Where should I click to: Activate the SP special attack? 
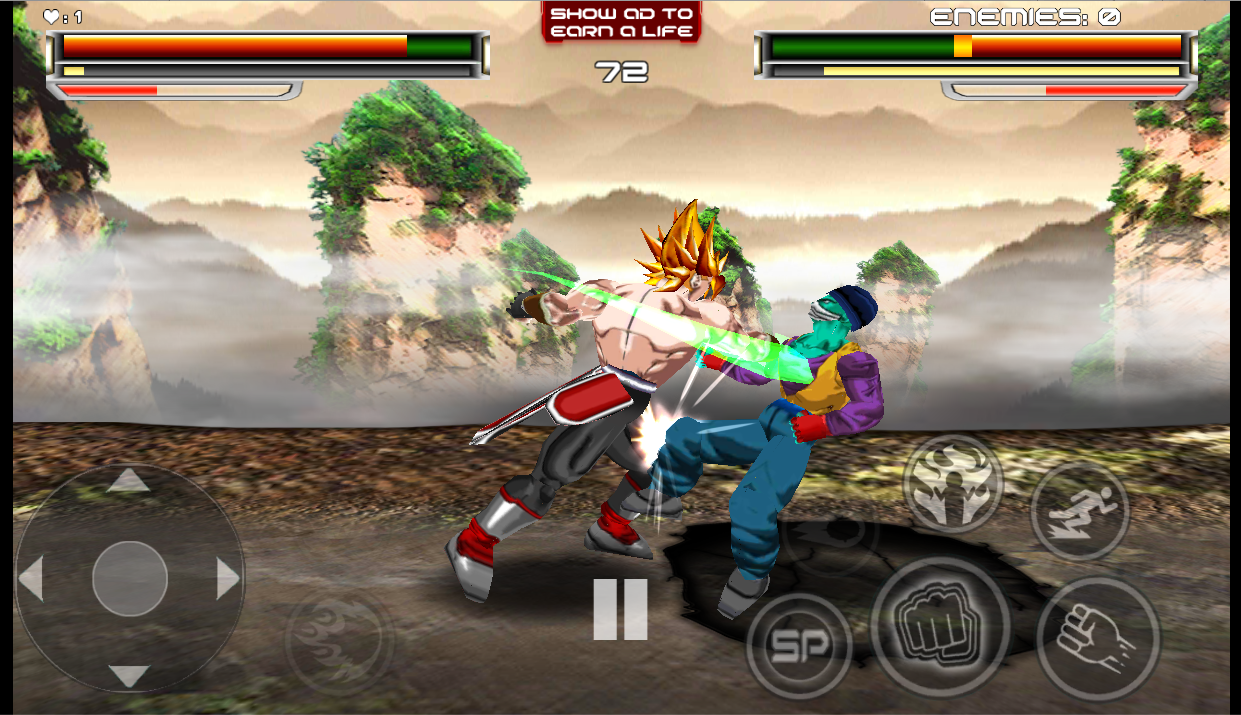coord(798,645)
